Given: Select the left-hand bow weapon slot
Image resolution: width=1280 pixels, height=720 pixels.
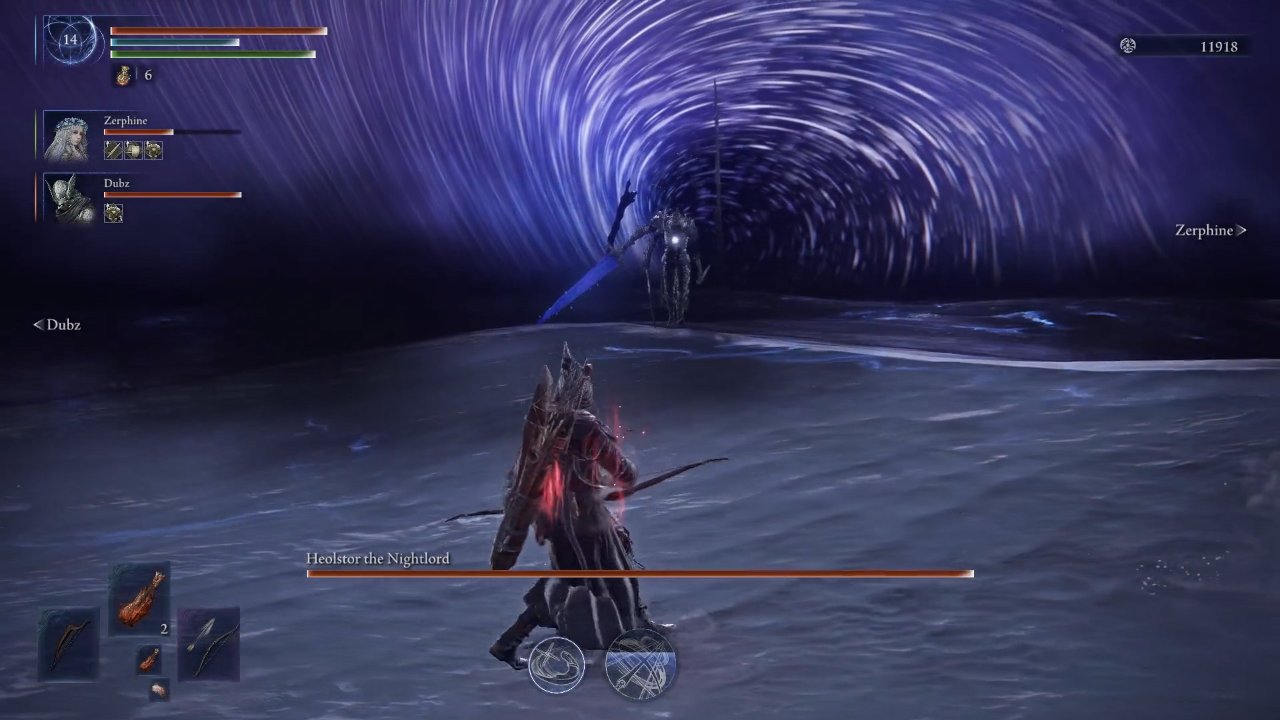Looking at the screenshot, I should 69,643.
